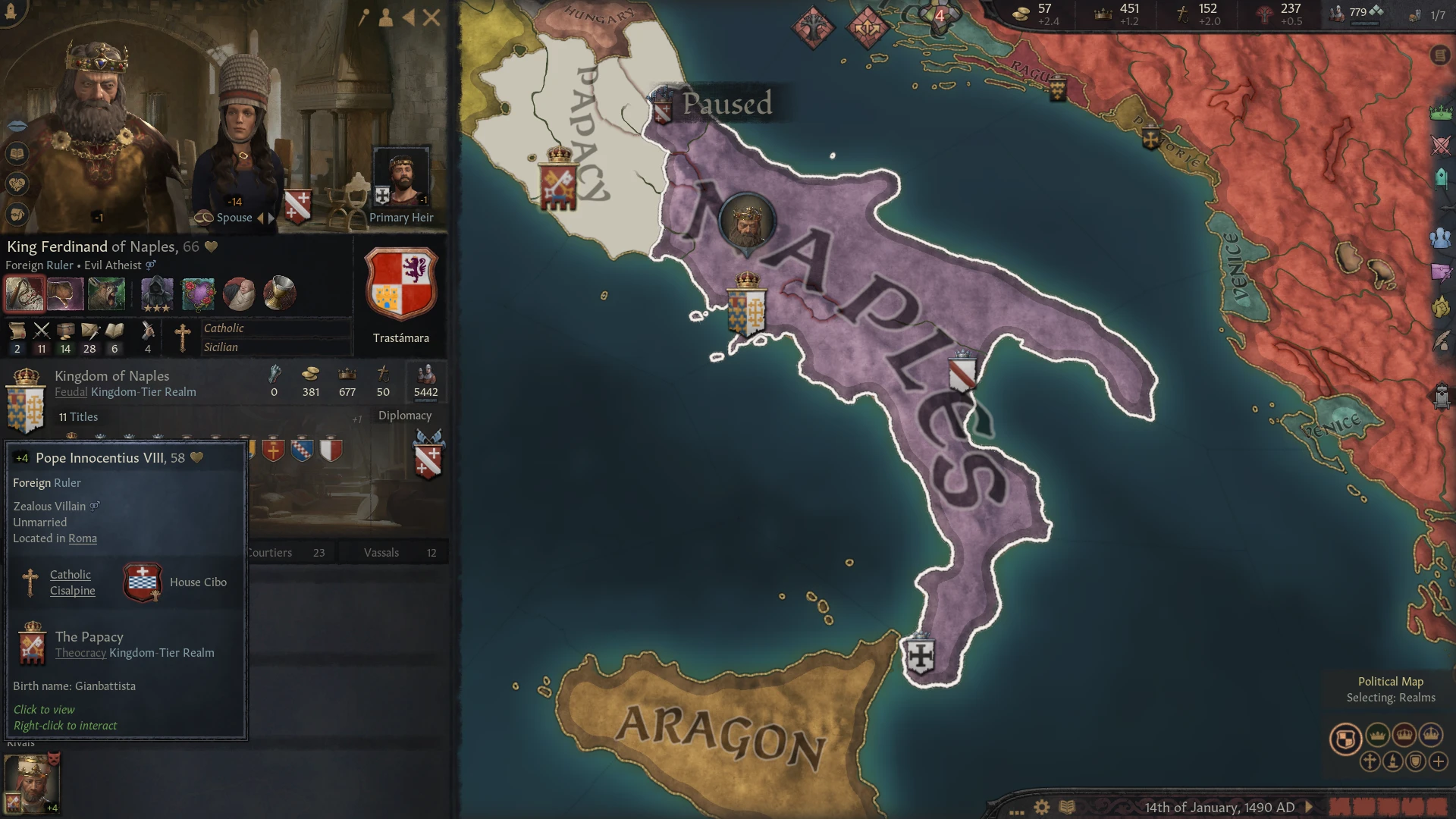Toggle the de jure map overlay button
This screenshot has height=819, width=1456.
1415,762
